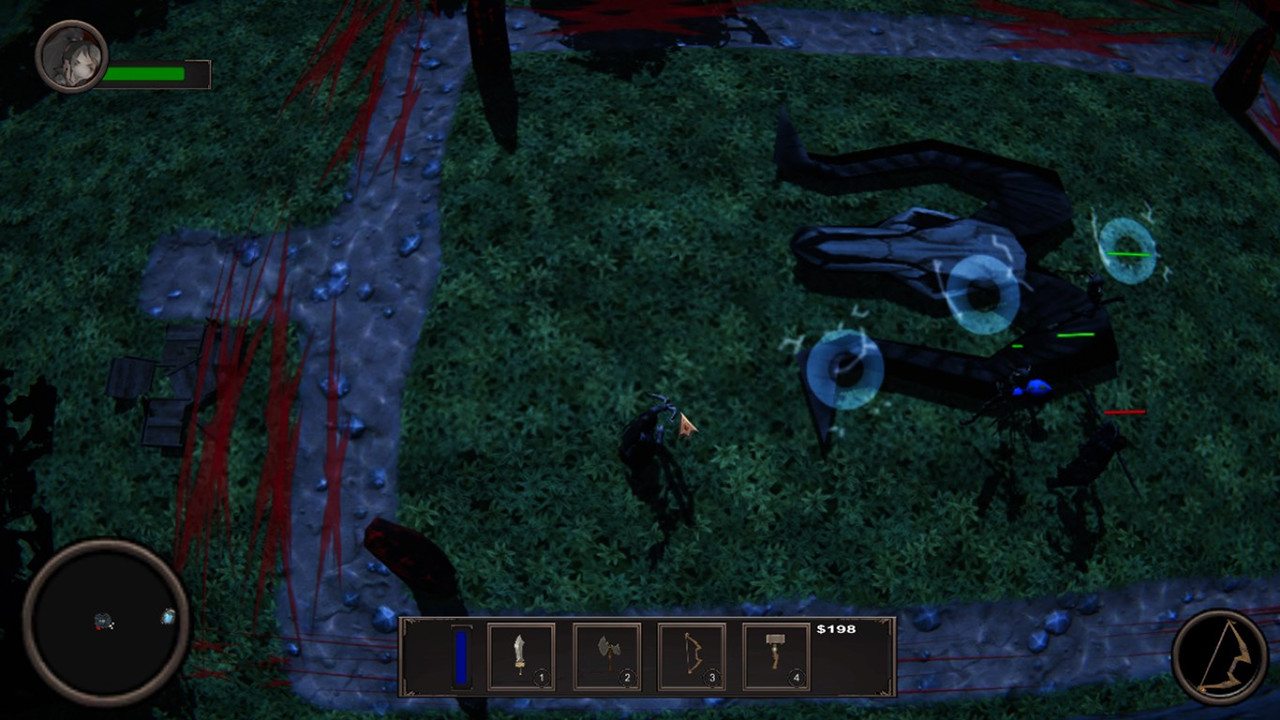The height and width of the screenshot is (720, 1280).
Task: Click the character portrait top left
Action: (x=70, y=55)
